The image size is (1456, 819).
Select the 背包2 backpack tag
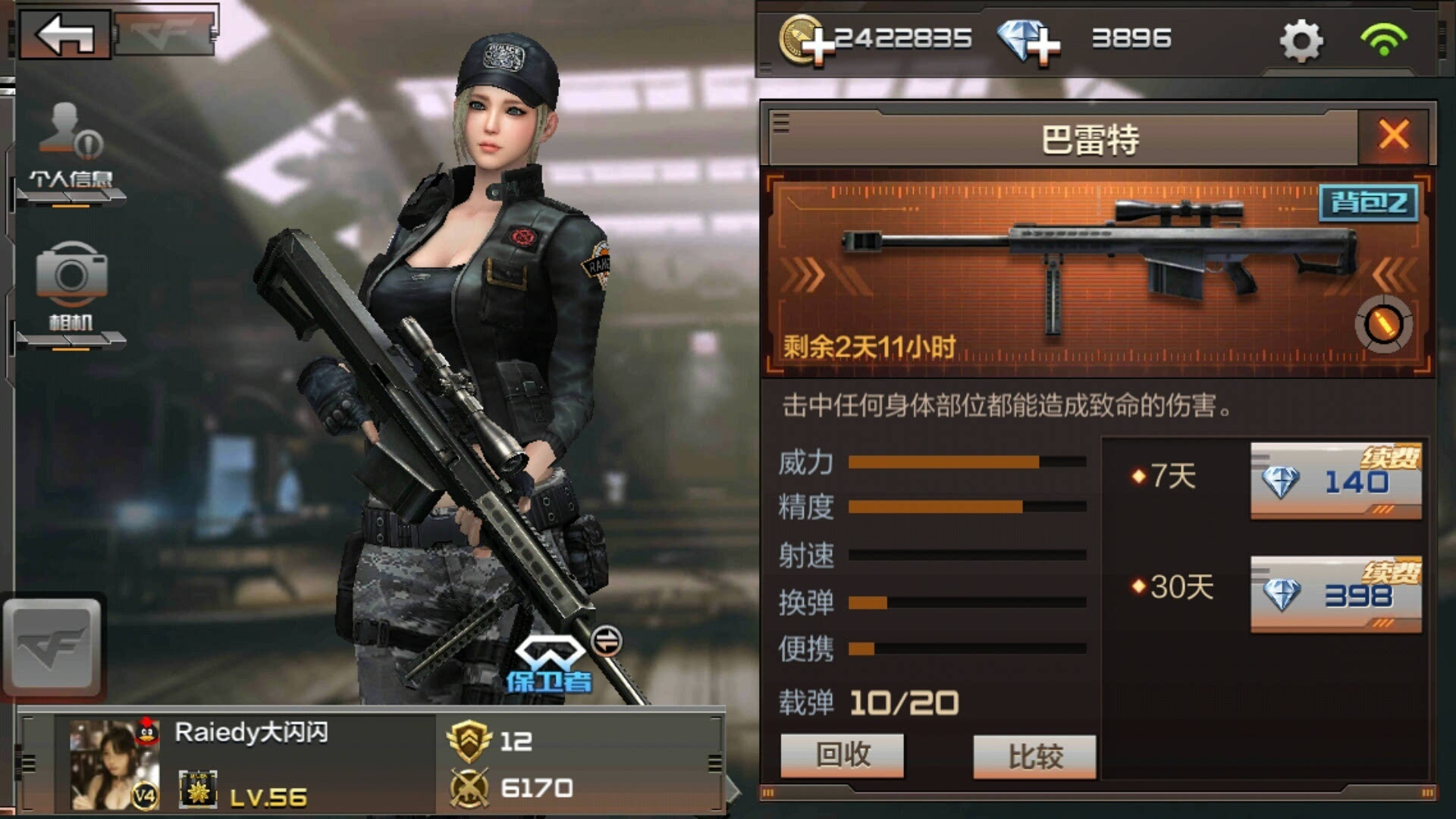(x=1369, y=202)
